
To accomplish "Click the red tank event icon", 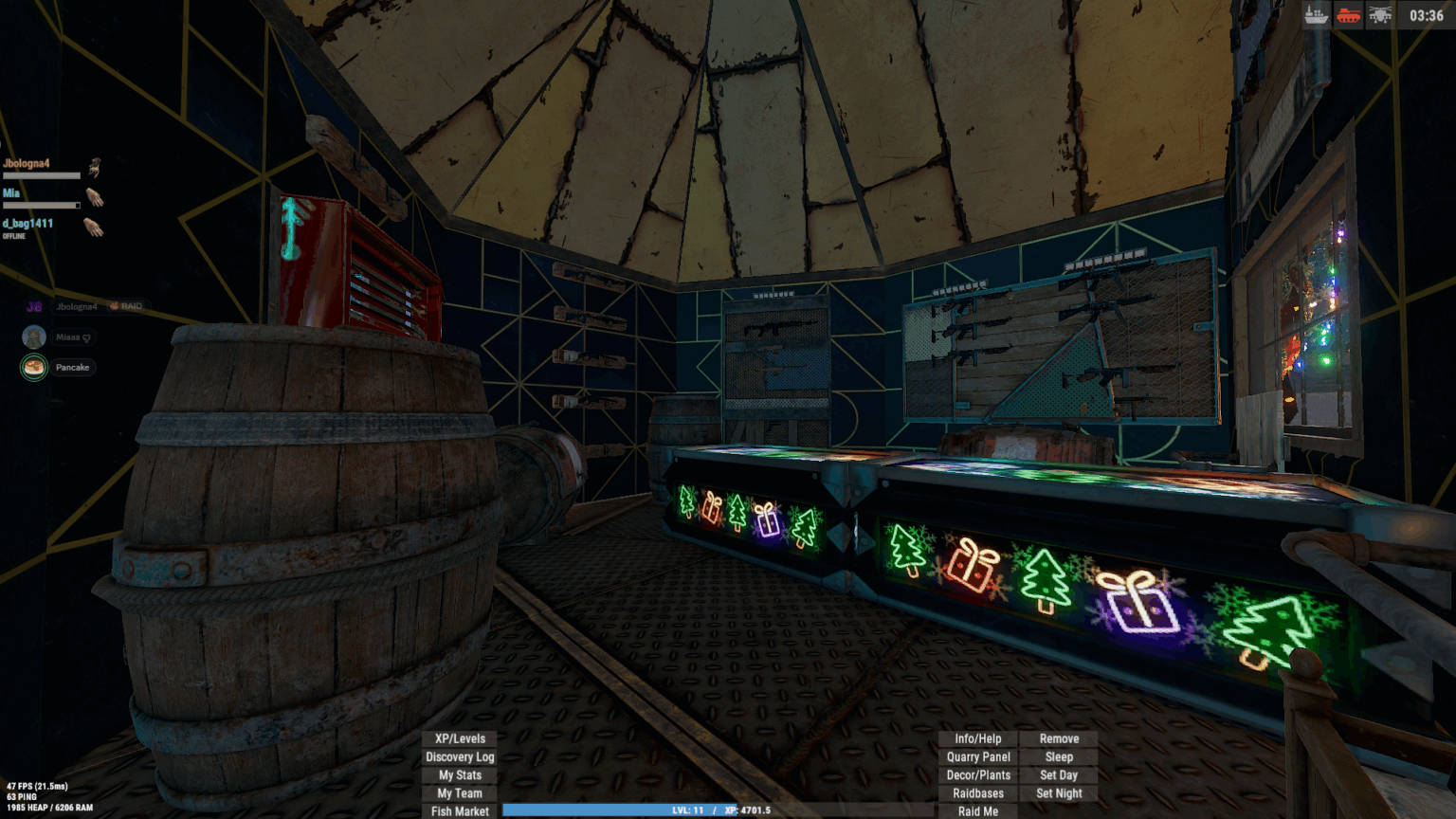I will 1348,16.
